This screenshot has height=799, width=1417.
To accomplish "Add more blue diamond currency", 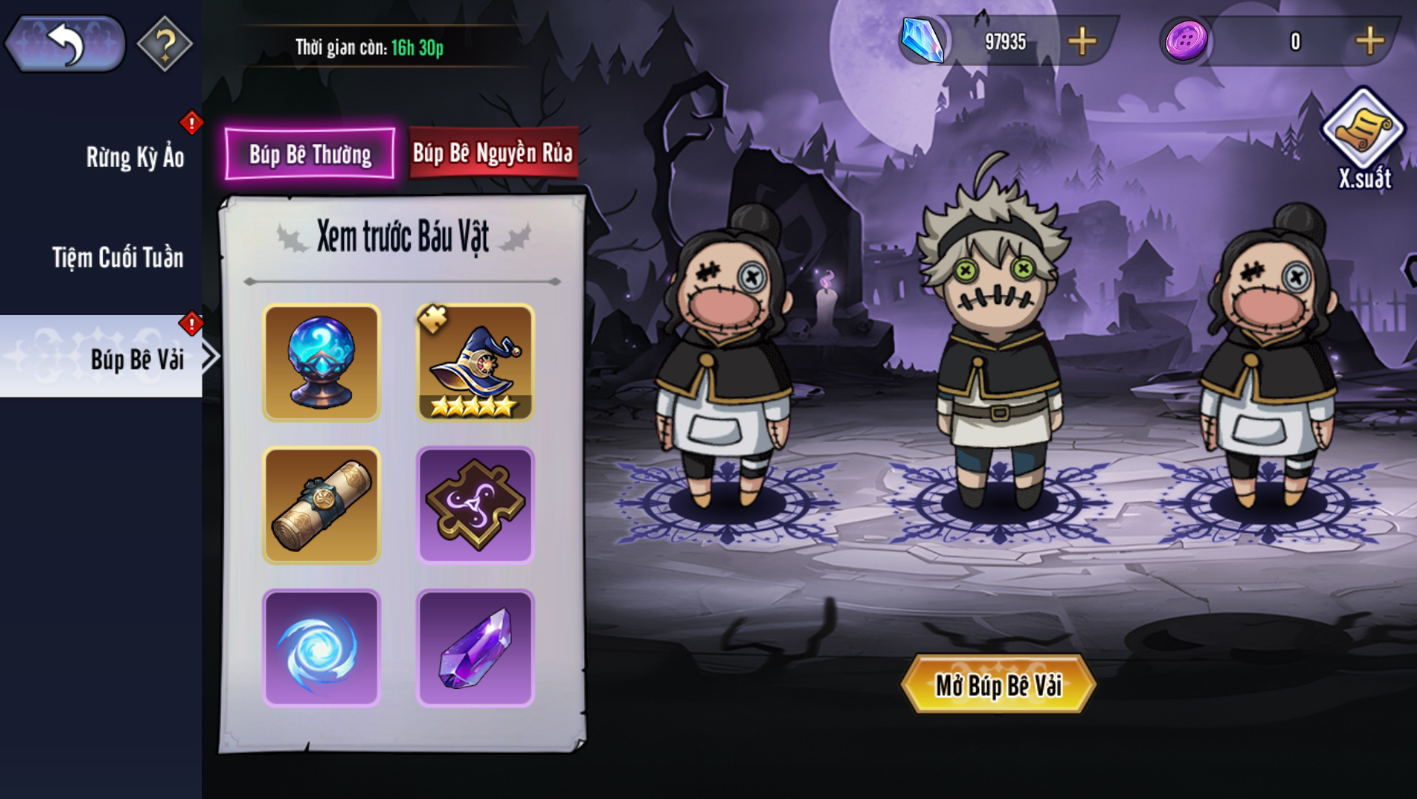I will pos(1082,41).
